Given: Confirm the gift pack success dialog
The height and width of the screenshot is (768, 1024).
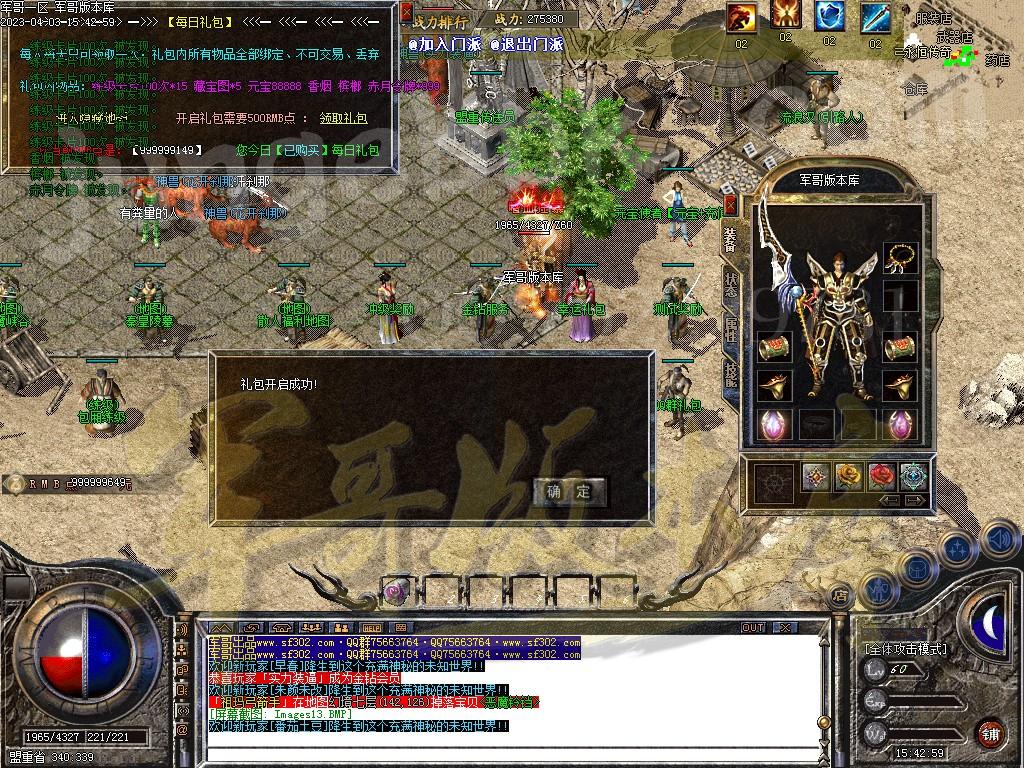Looking at the screenshot, I should pos(568,491).
